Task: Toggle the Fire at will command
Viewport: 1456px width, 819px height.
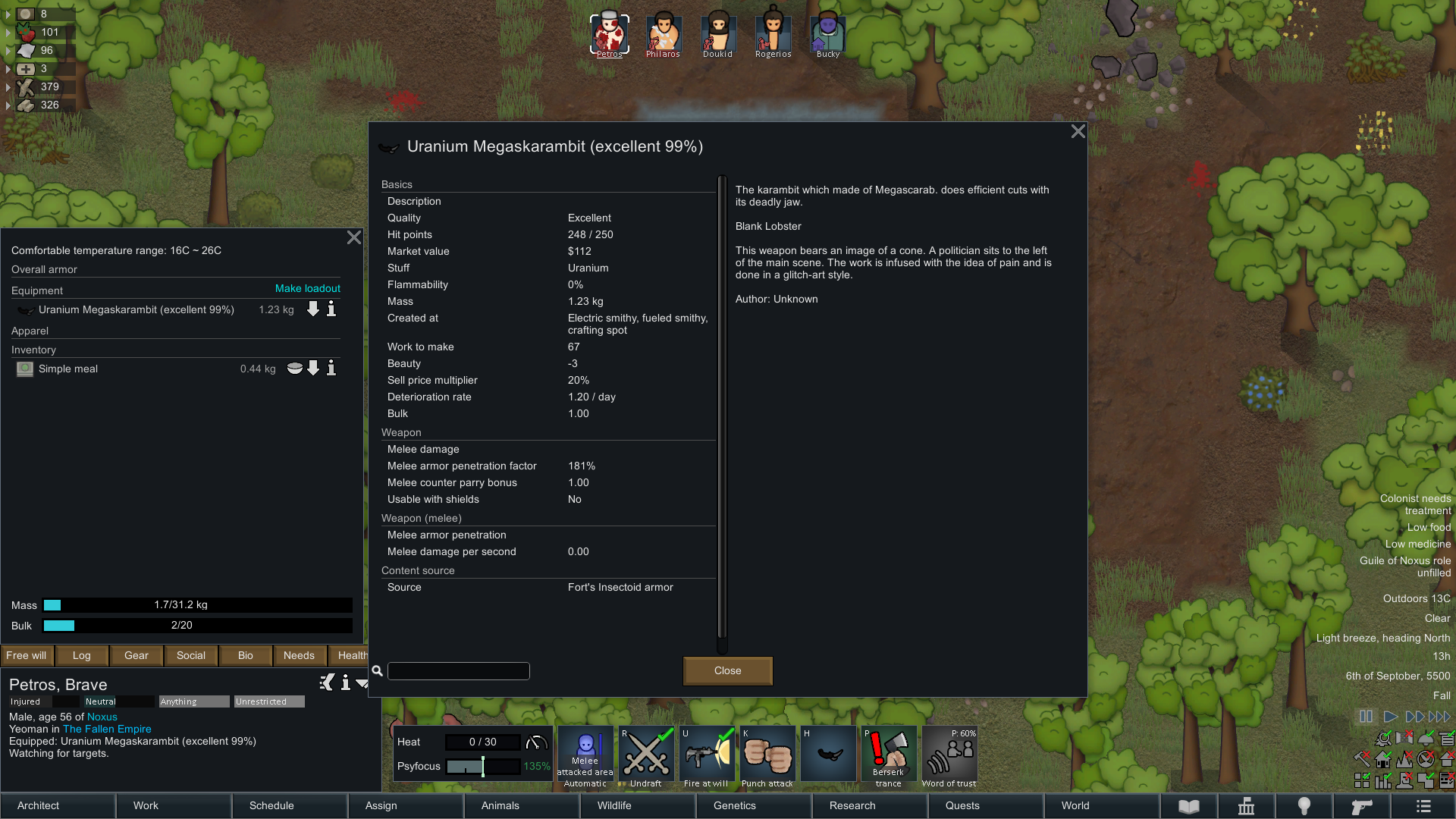Action: pos(706,757)
